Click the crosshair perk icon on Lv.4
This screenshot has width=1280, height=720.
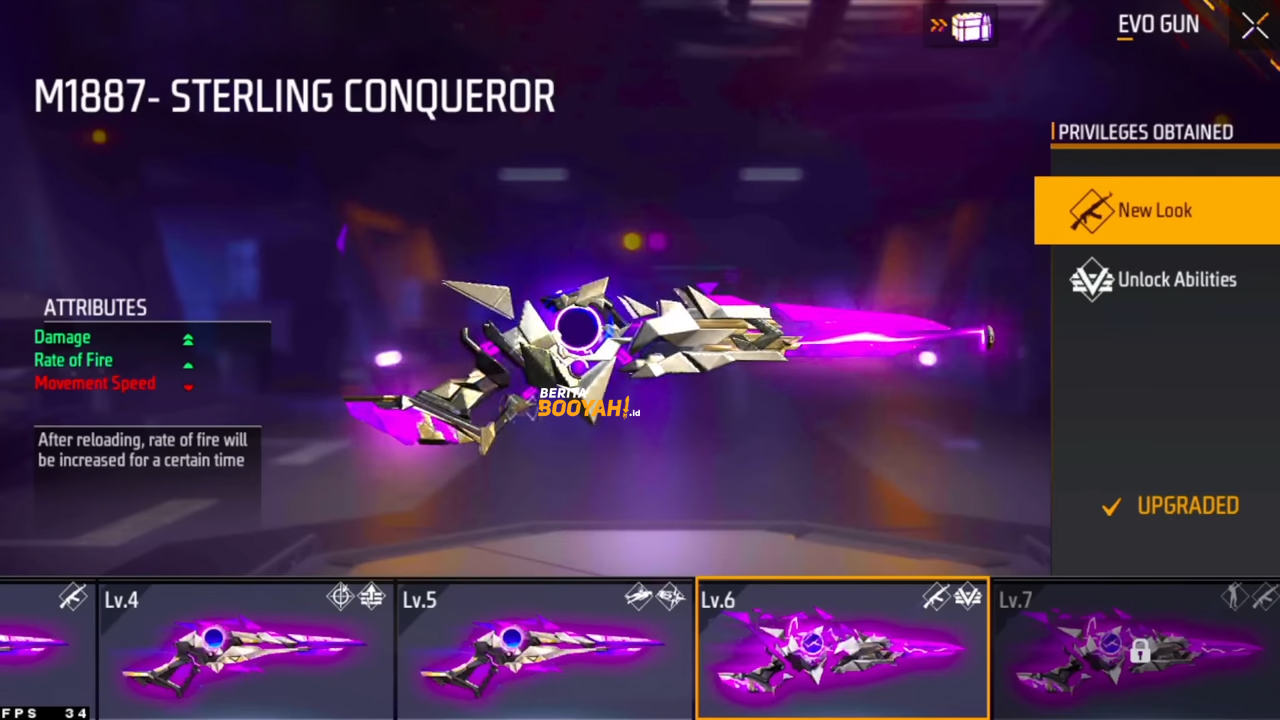340,597
